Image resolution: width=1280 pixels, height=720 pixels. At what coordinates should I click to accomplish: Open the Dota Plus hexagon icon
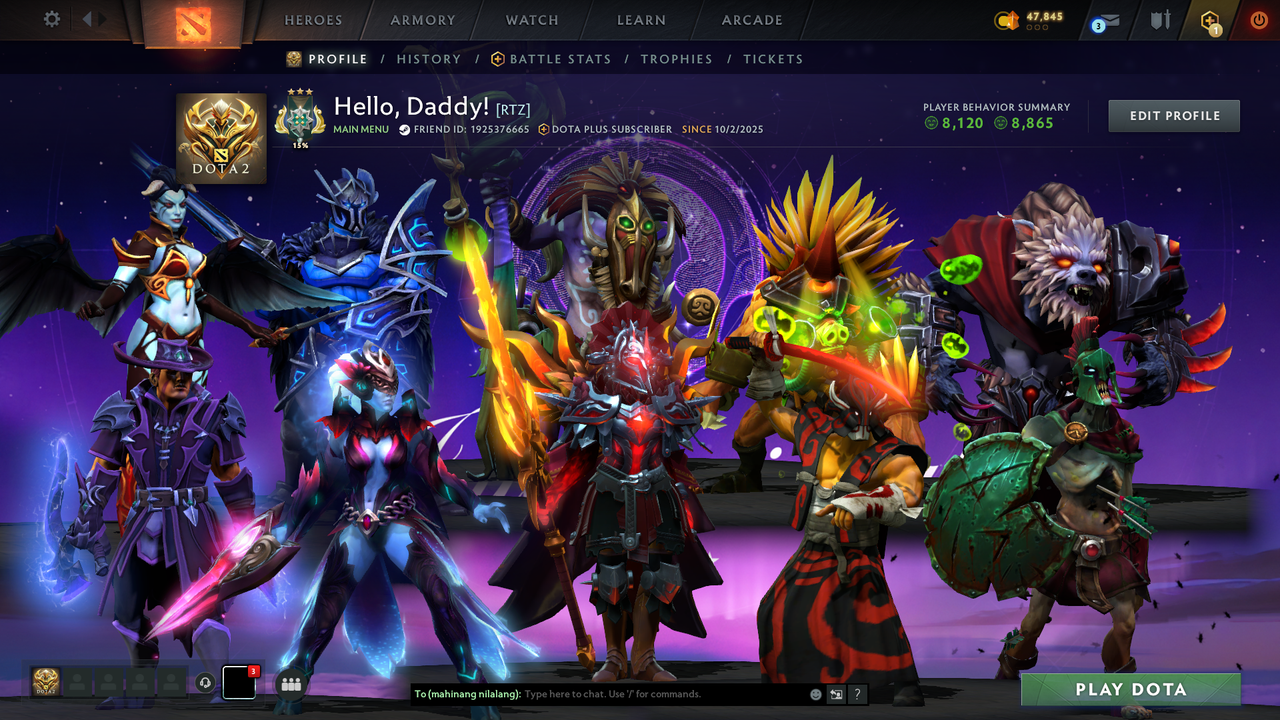coord(1210,20)
